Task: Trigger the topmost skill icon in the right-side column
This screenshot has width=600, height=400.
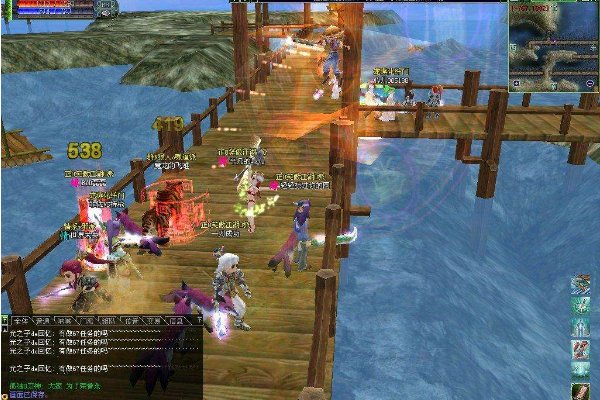Action: (x=580, y=286)
